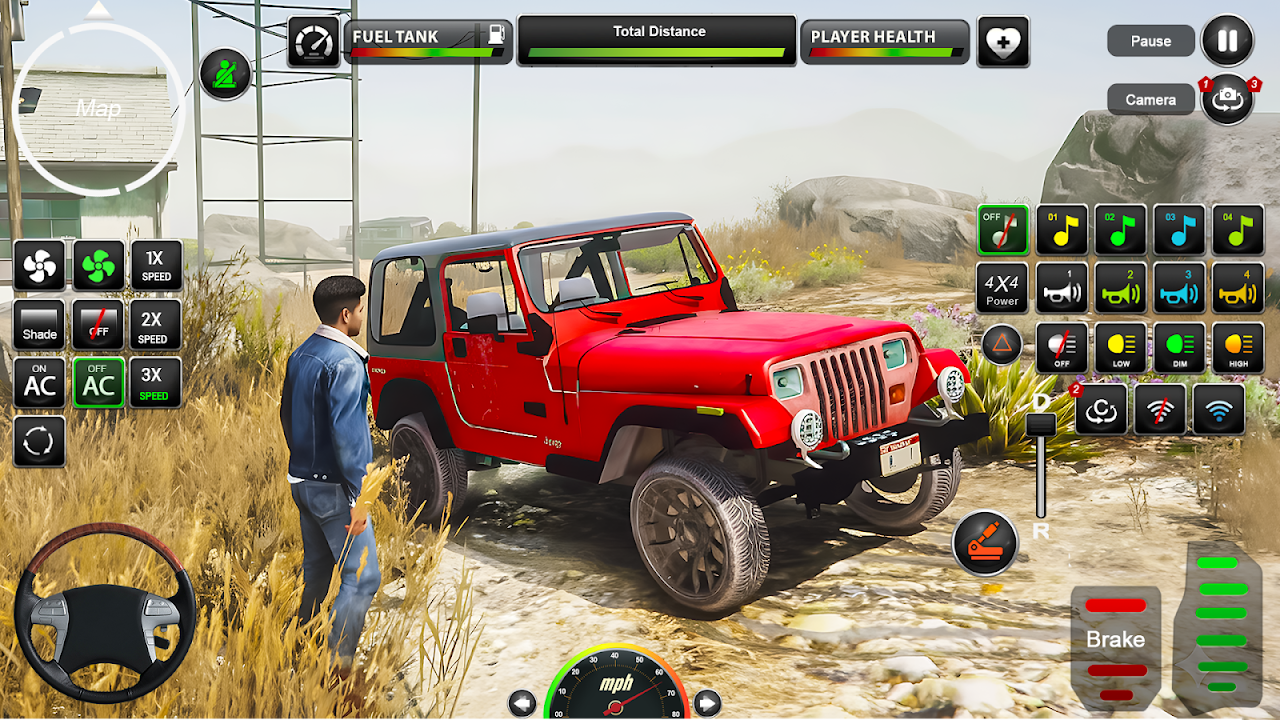Click the heart health refill button

pyautogui.click(x=1003, y=42)
